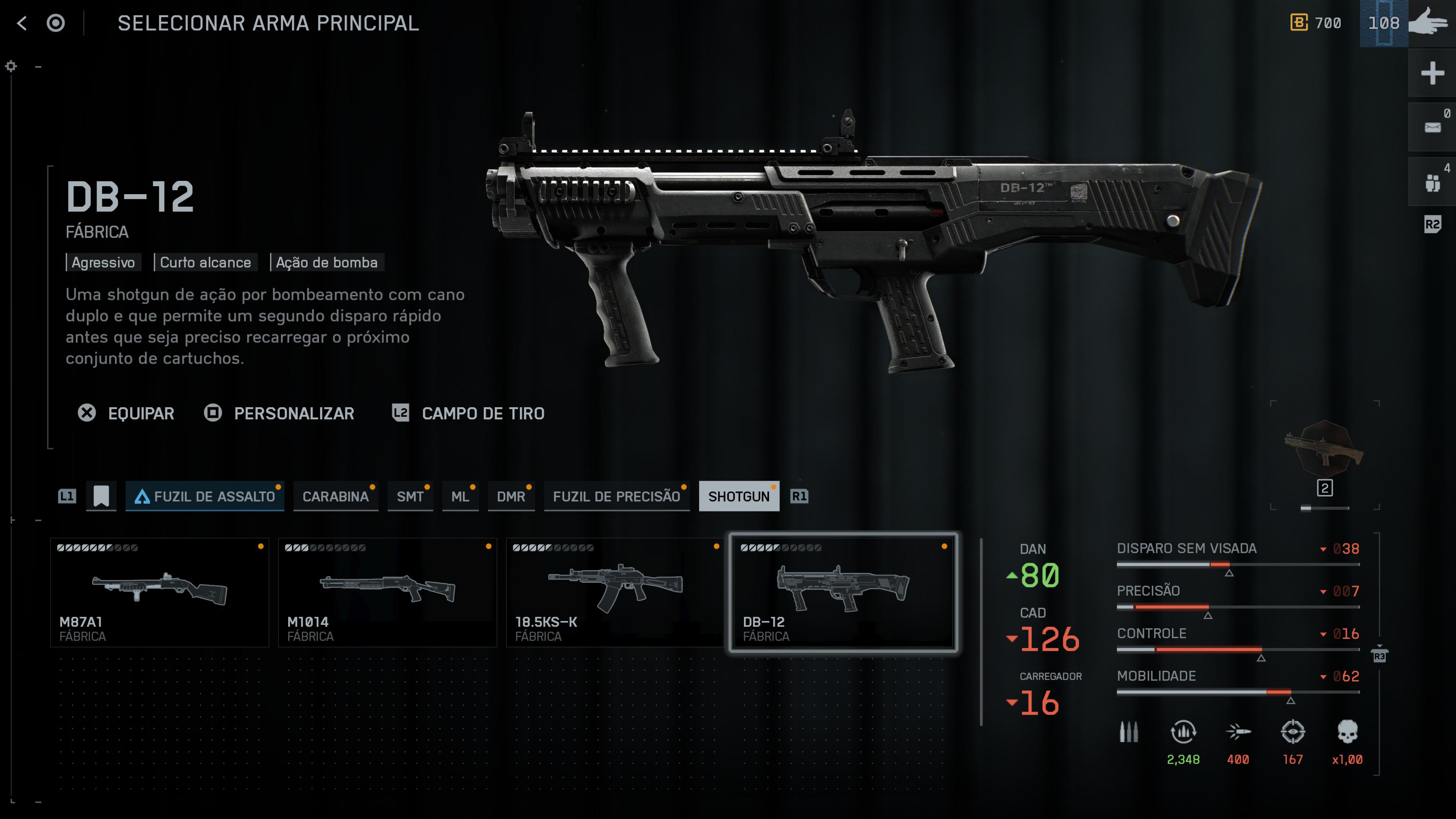Open the squad members icon
Image resolution: width=1456 pixels, height=819 pixels.
[x=1432, y=182]
